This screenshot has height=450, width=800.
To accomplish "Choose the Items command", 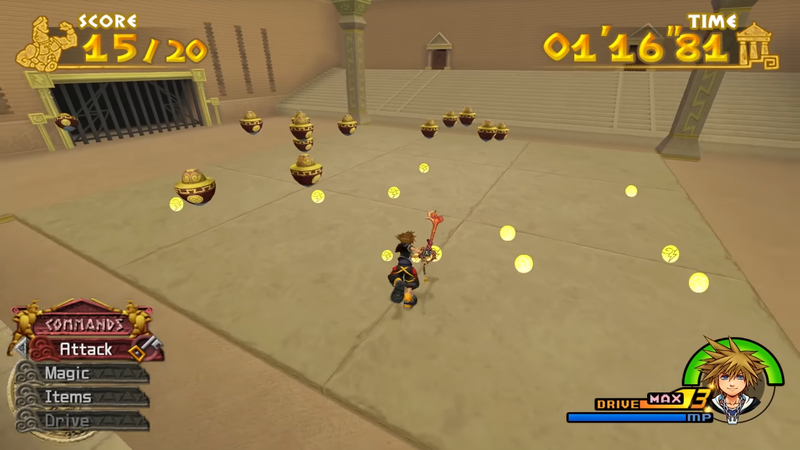I will click(68, 397).
